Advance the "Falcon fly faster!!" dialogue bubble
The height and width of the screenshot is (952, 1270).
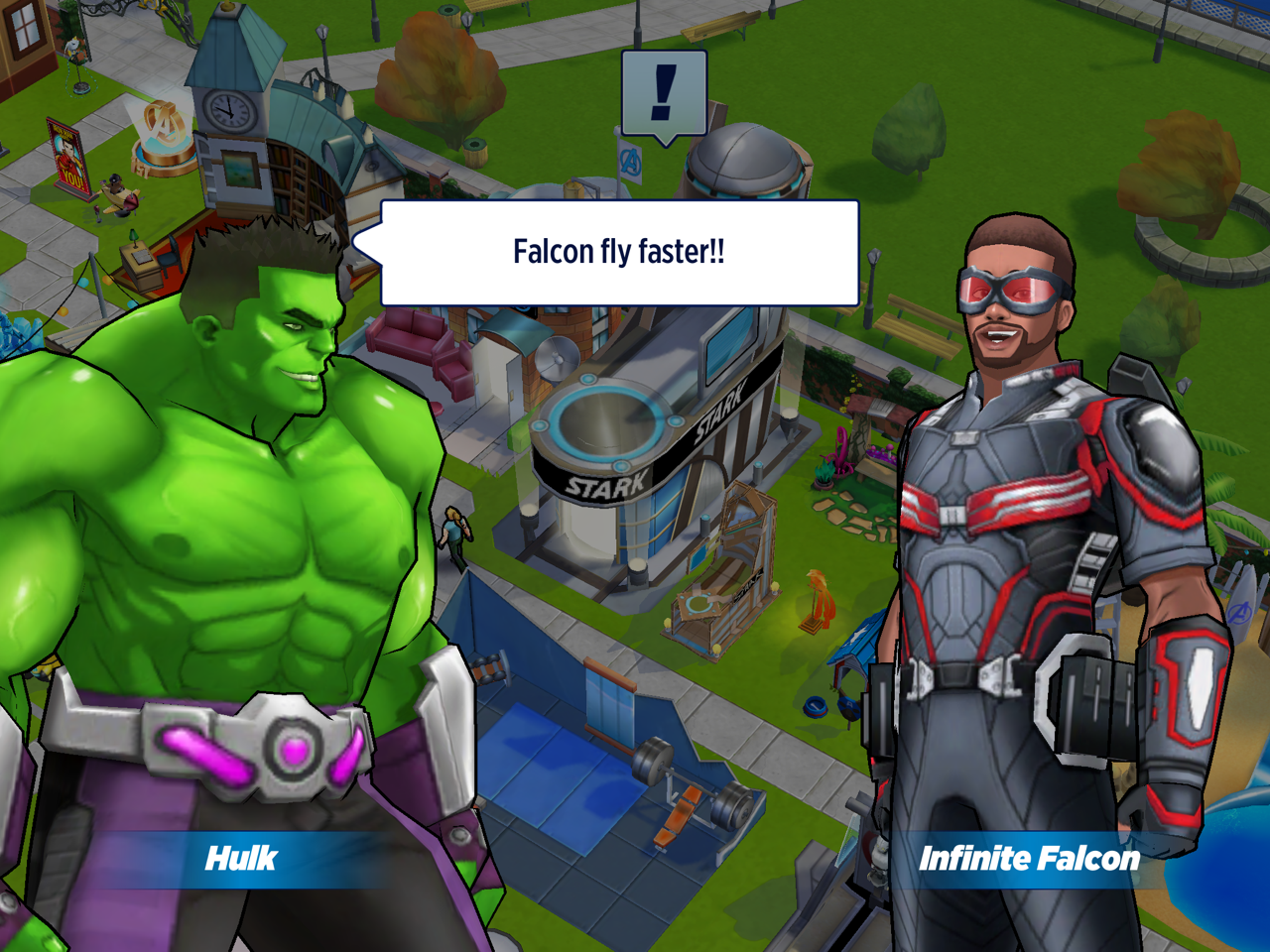tap(619, 253)
